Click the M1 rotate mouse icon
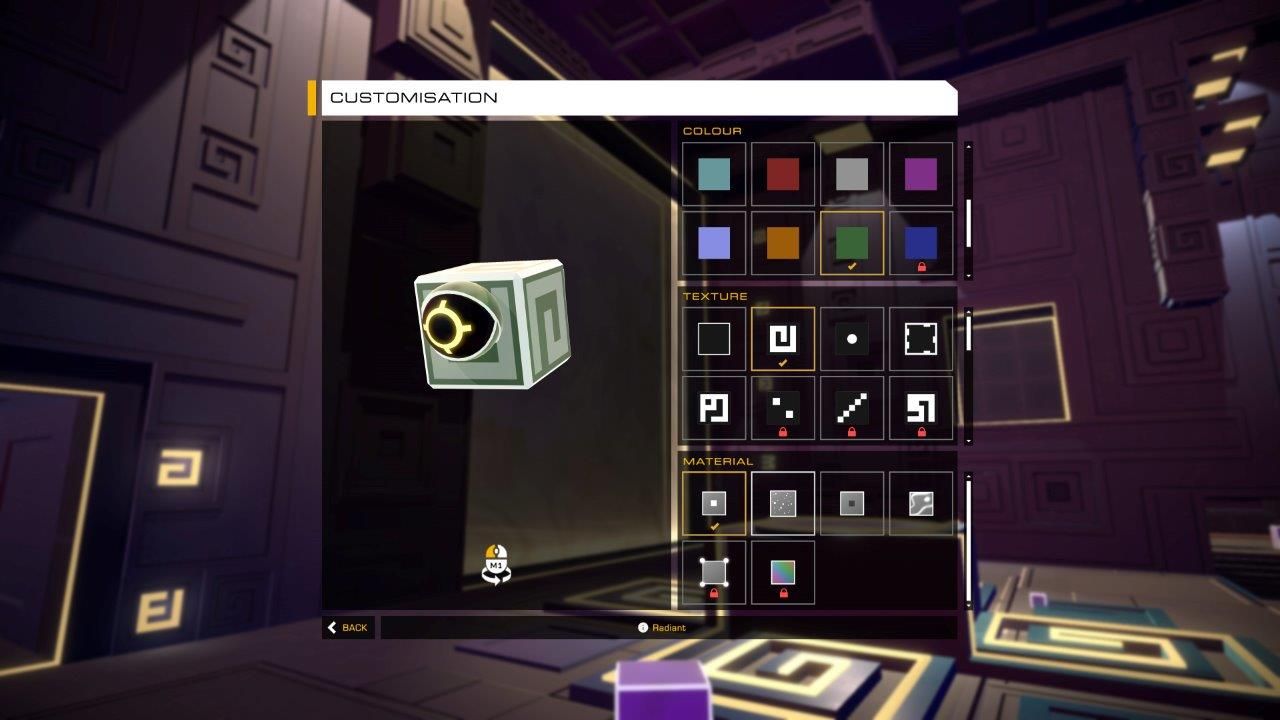 (495, 562)
